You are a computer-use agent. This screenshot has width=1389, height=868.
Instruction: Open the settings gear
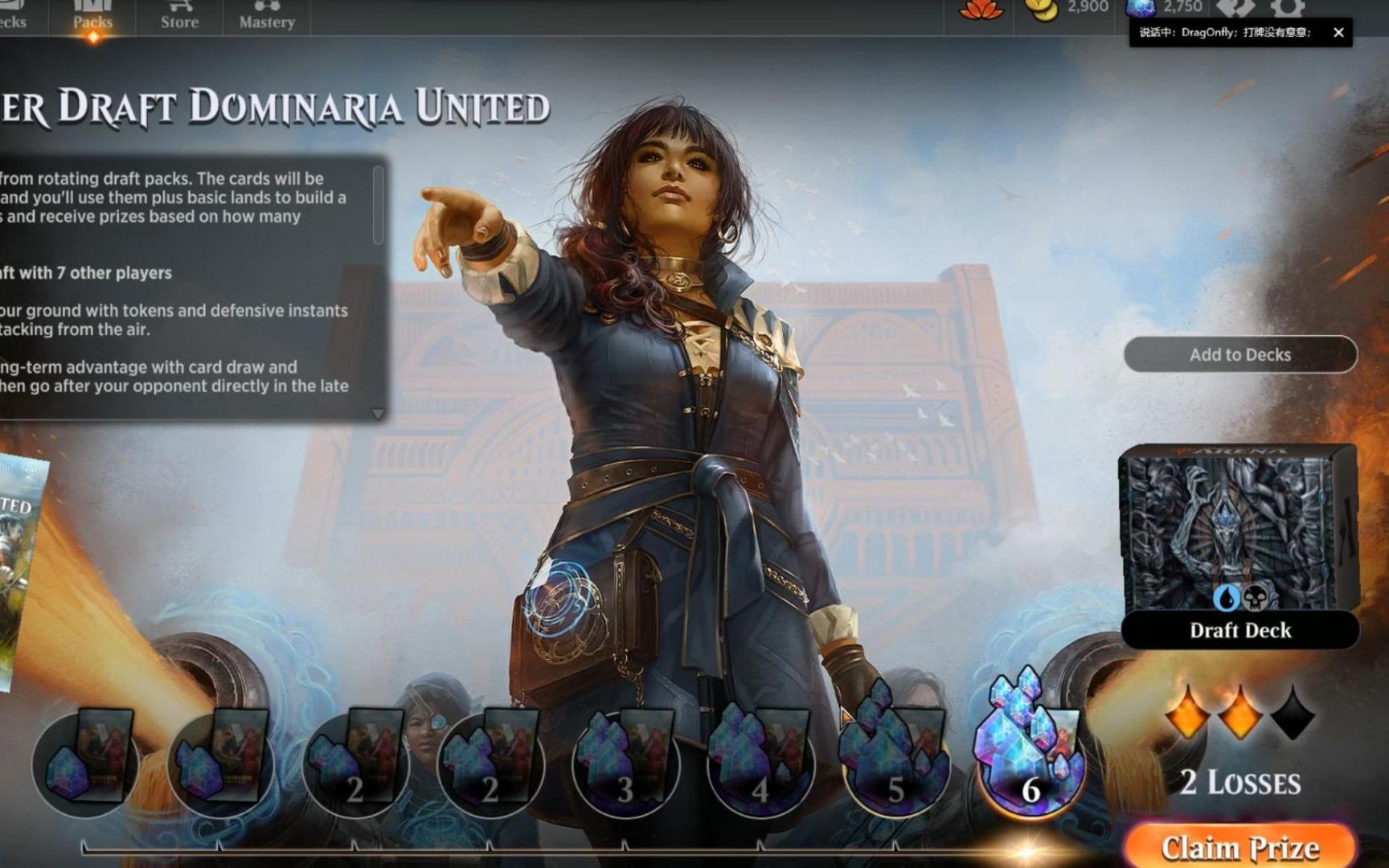pos(1288,8)
